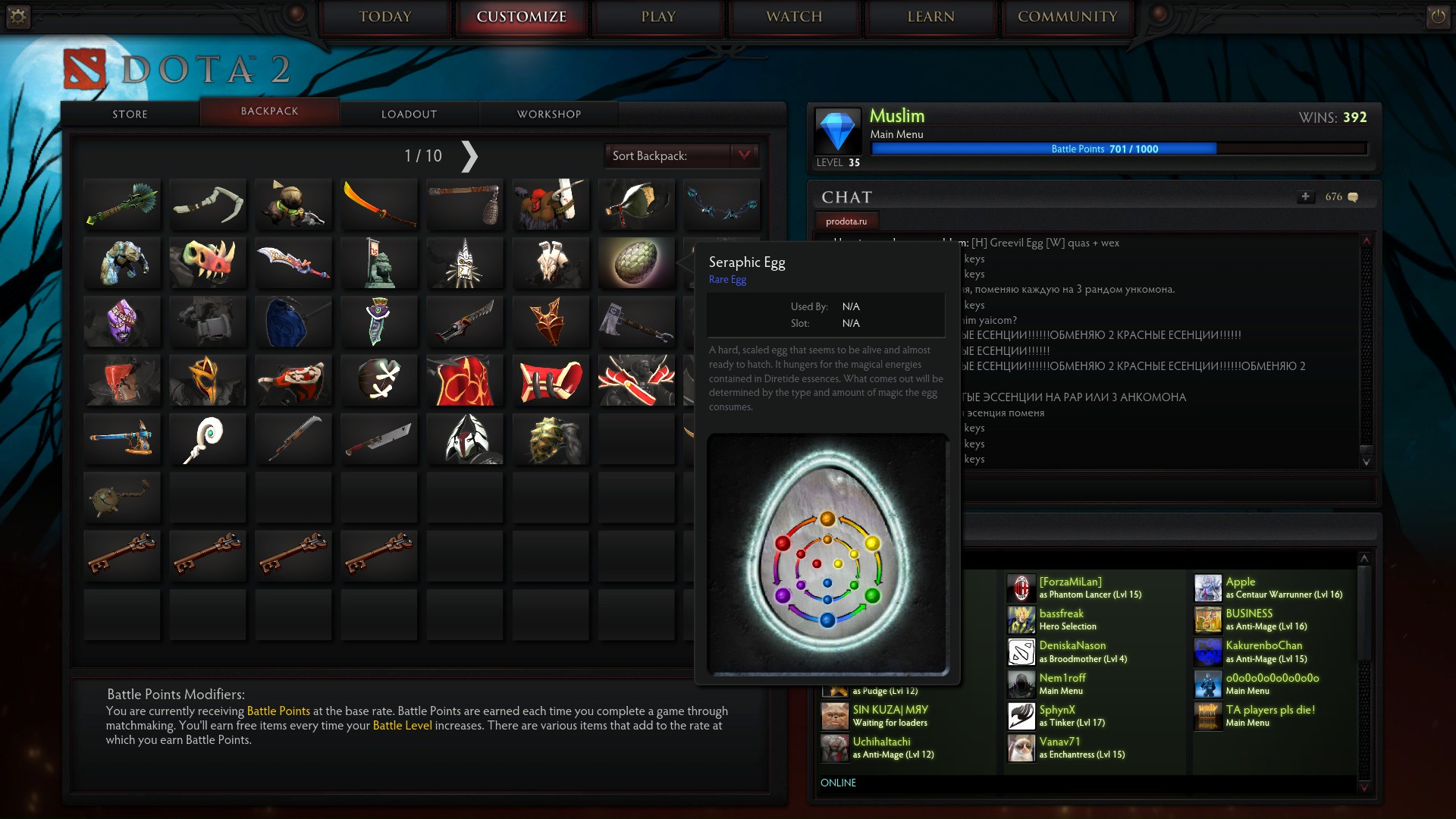Go to the WATCH section
The height and width of the screenshot is (819, 1456).
(x=794, y=17)
